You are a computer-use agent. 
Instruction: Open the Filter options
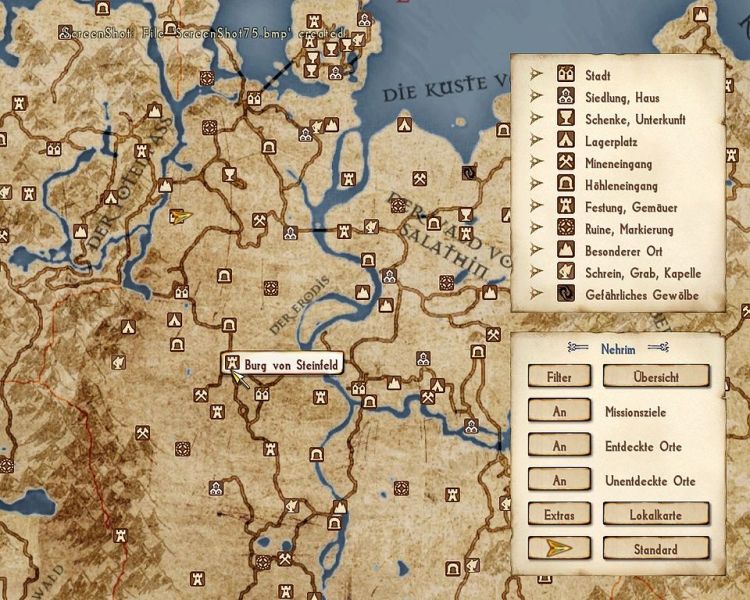click(x=560, y=376)
